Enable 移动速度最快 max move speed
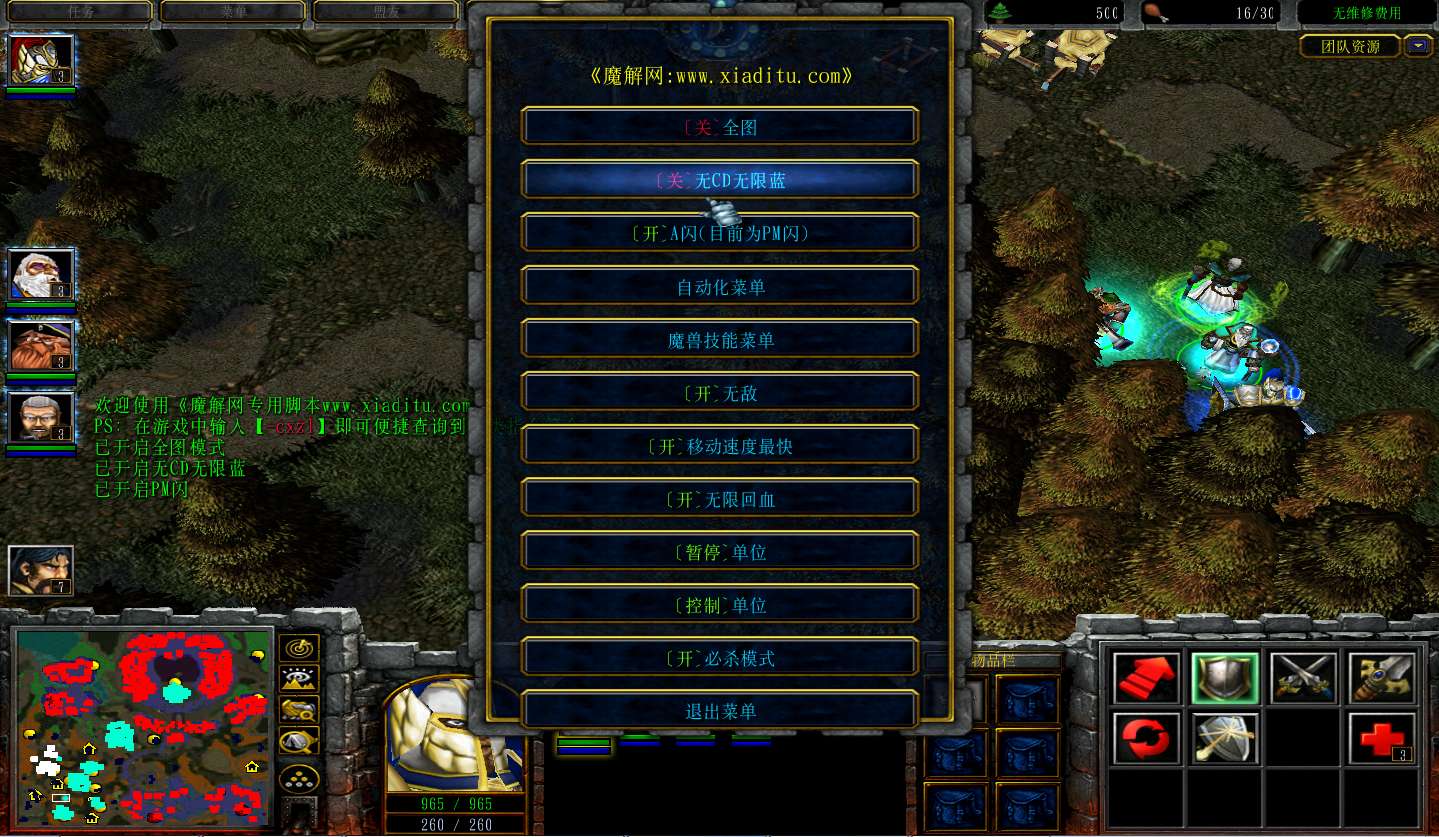Viewport: 1439px width, 837px height. [719, 446]
